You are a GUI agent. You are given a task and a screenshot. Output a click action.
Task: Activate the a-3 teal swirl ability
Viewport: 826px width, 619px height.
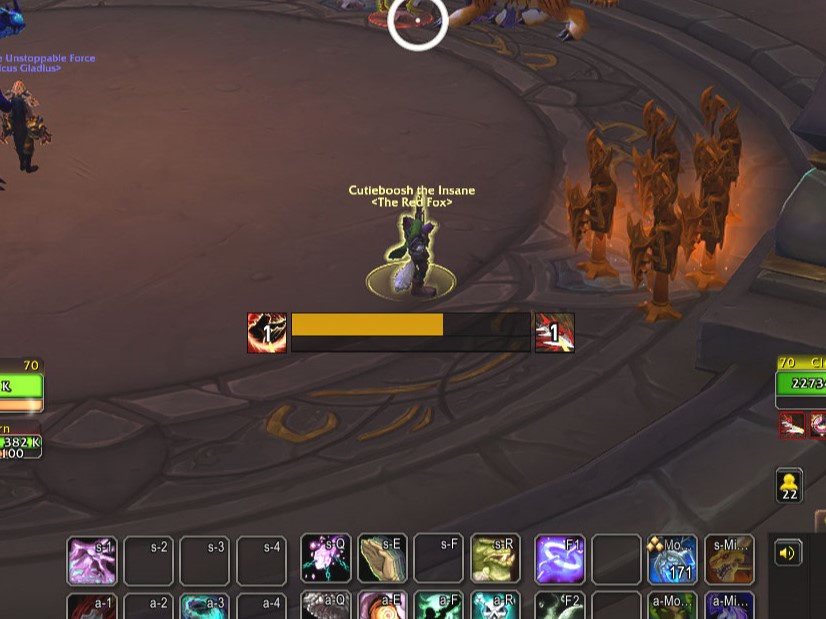pyautogui.click(x=204, y=607)
